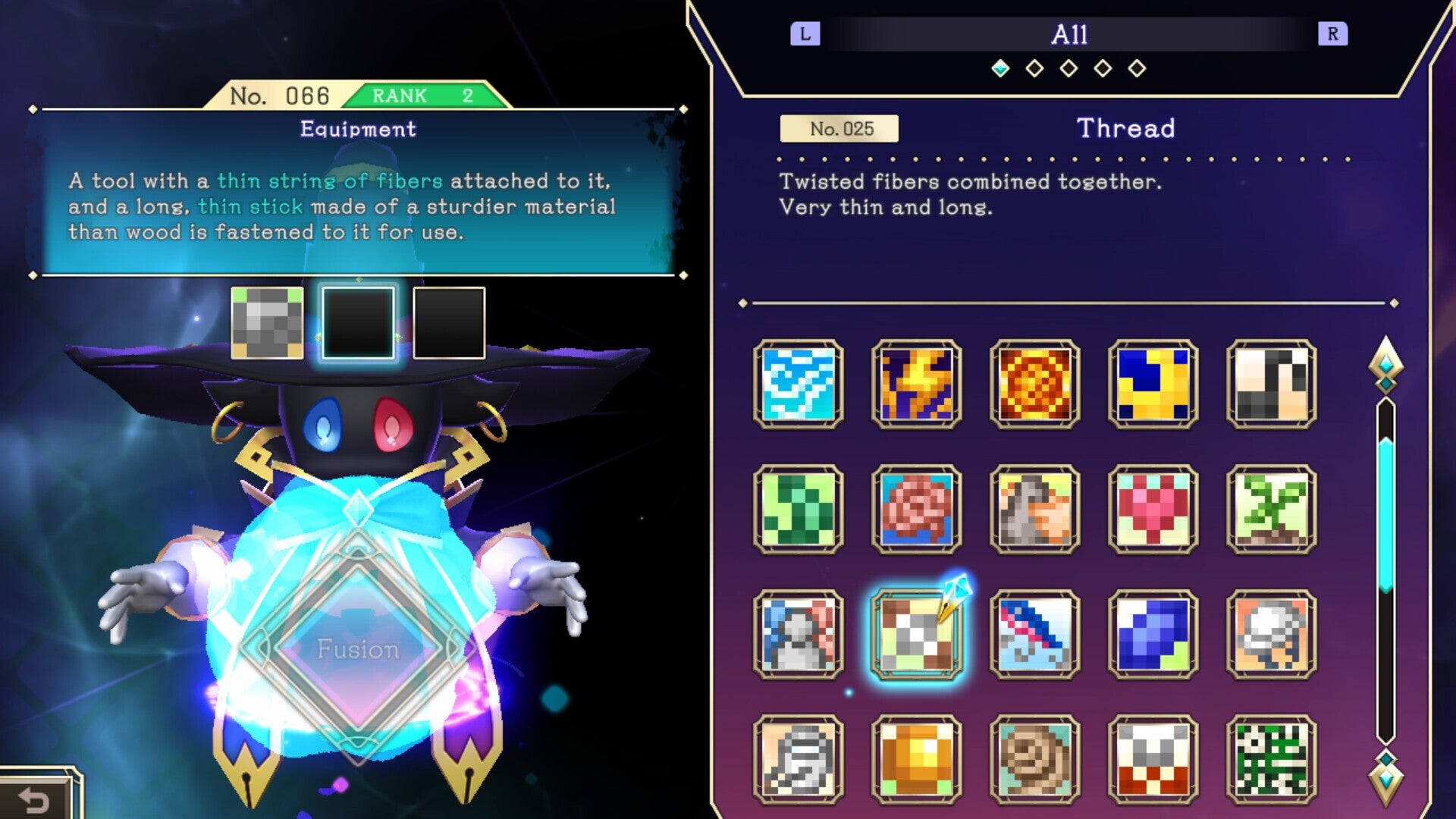This screenshot has height=819, width=1456.
Task: Choose the highlighted Thread item tile
Action: tap(916, 635)
